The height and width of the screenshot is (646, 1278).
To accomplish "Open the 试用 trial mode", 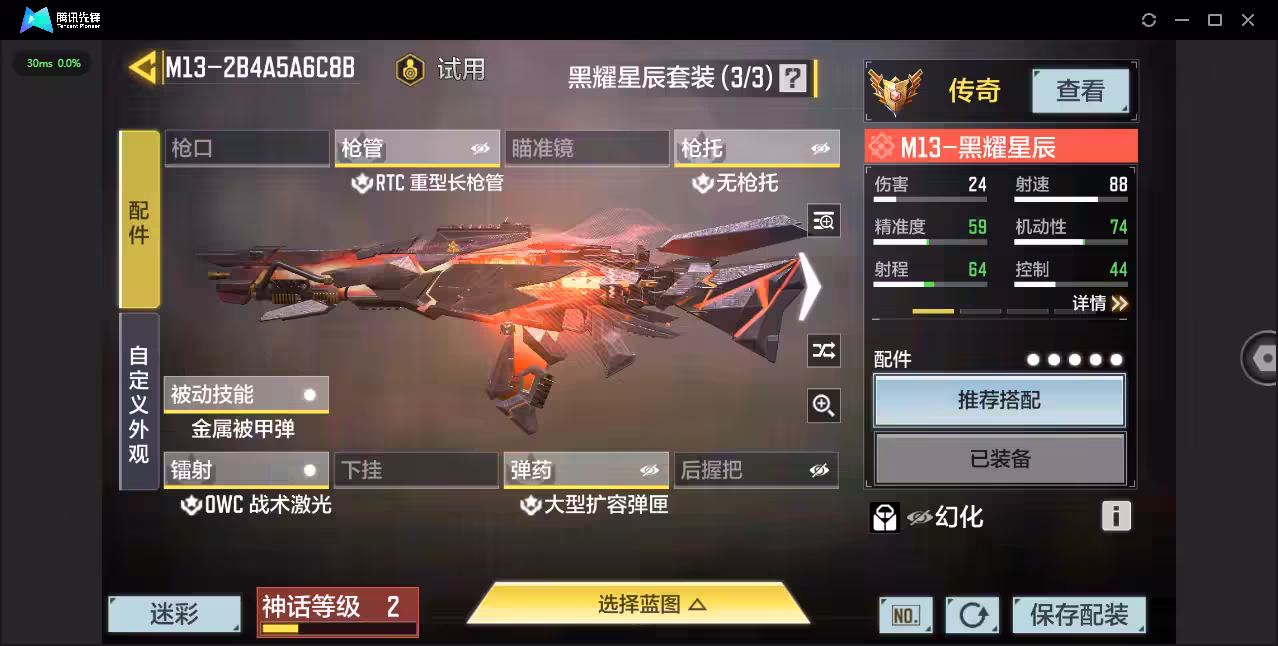I will click(441, 69).
